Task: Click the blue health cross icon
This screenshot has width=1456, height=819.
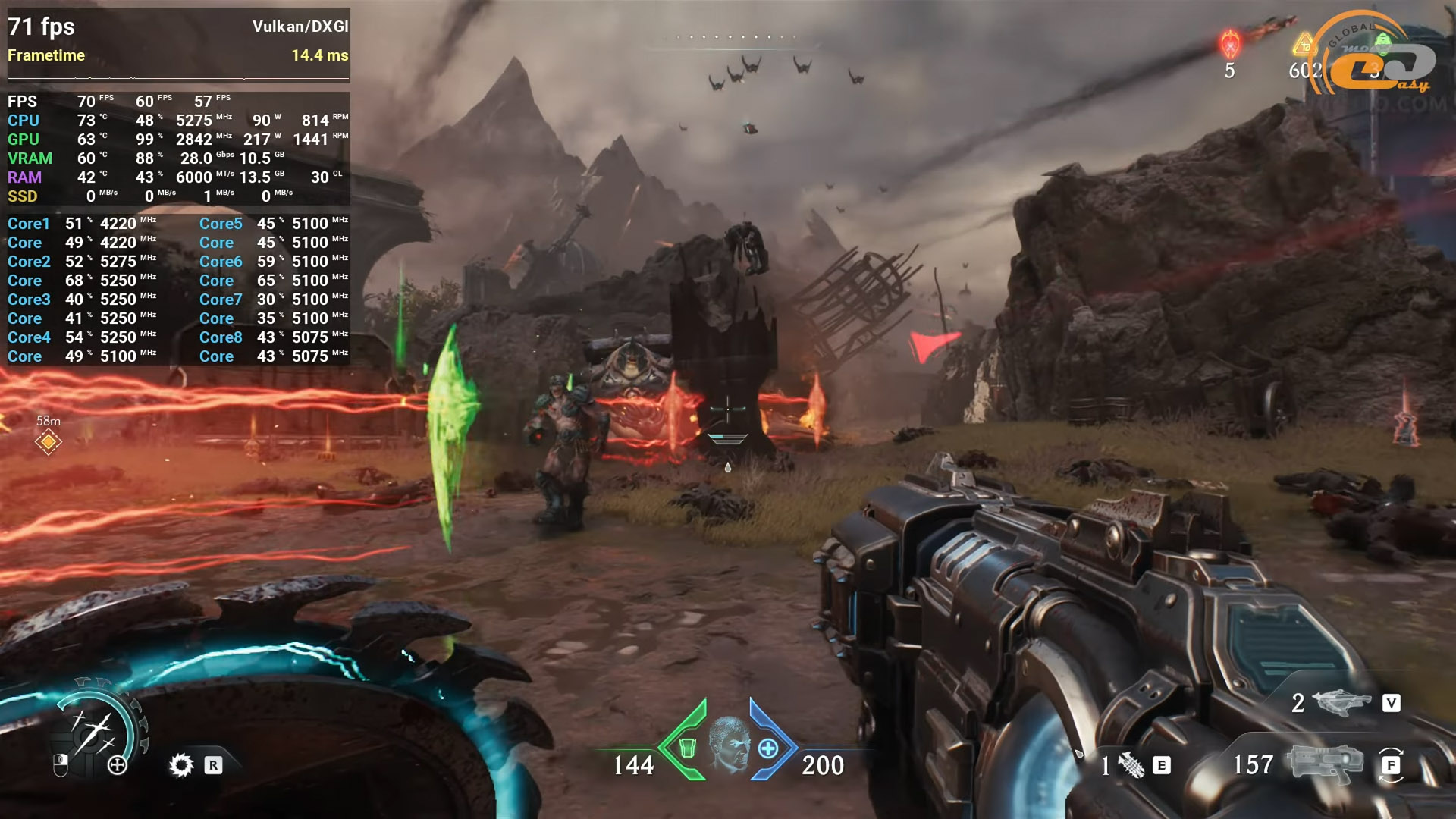Action: [x=768, y=748]
